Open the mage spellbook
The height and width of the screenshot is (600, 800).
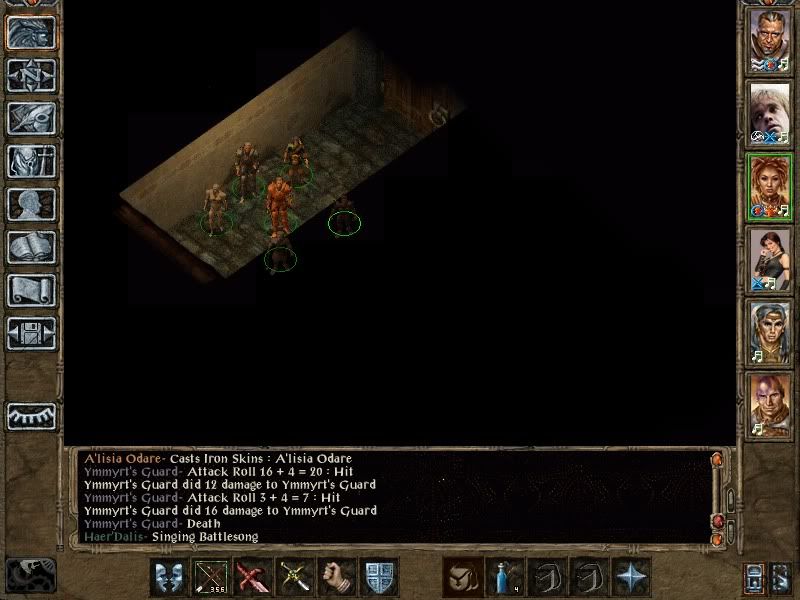[x=31, y=247]
